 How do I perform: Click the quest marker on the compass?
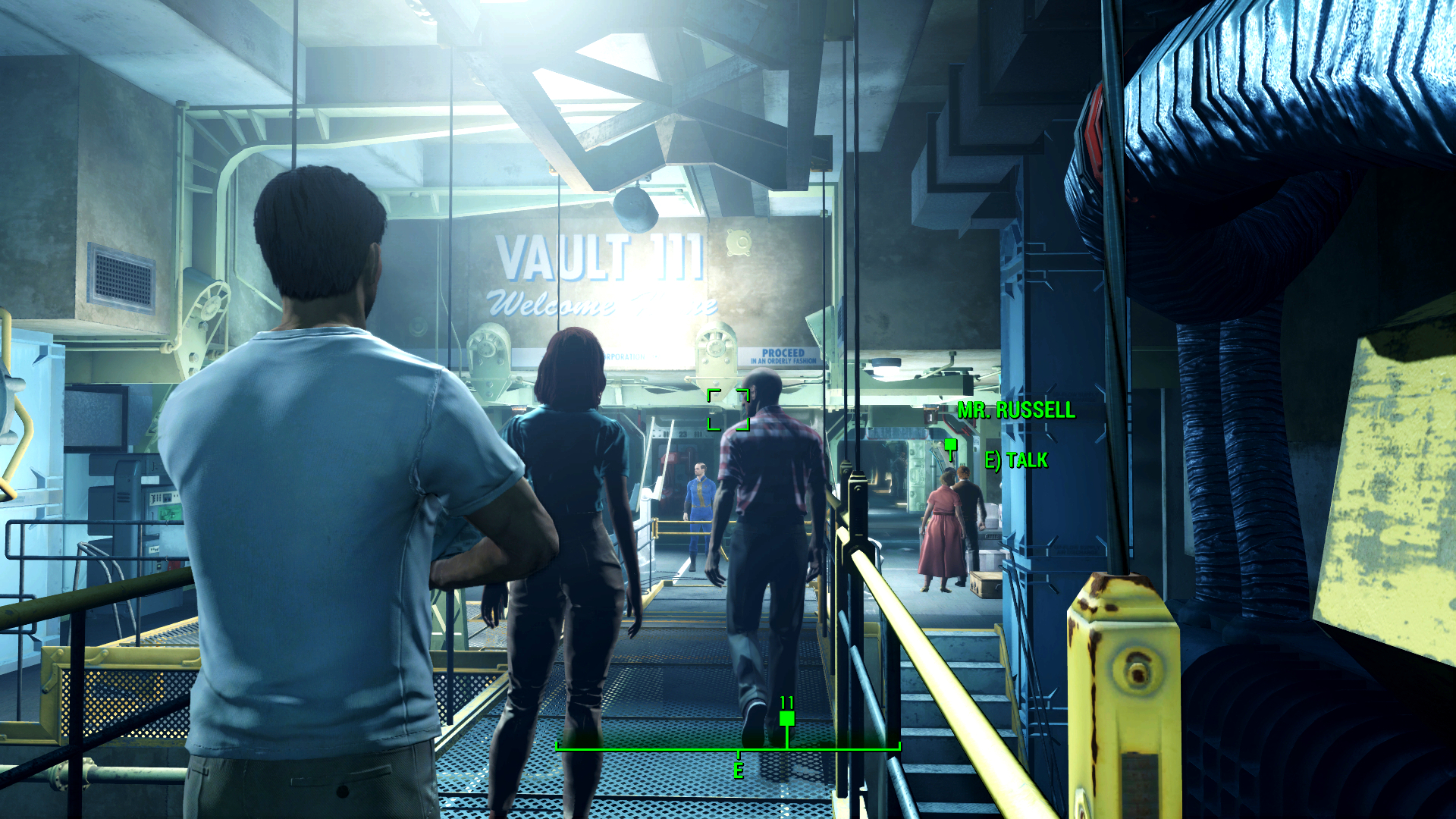pyautogui.click(x=786, y=718)
